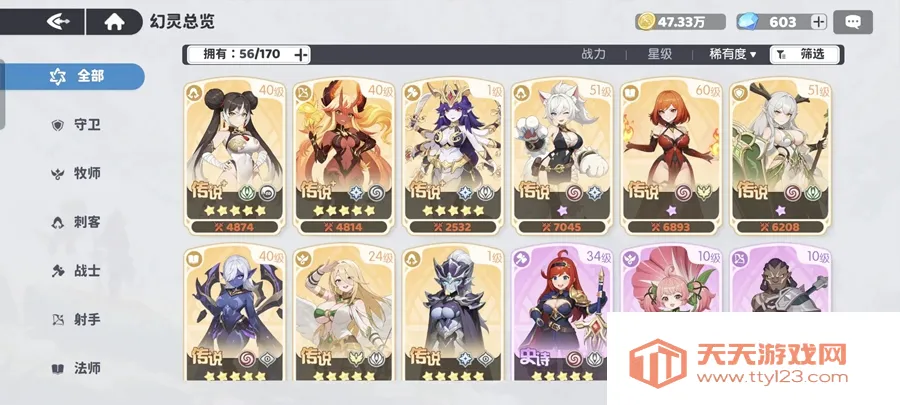Viewport: 900px width, 405px height.
Task: Sort phantoms by 星级
Action: (x=659, y=54)
